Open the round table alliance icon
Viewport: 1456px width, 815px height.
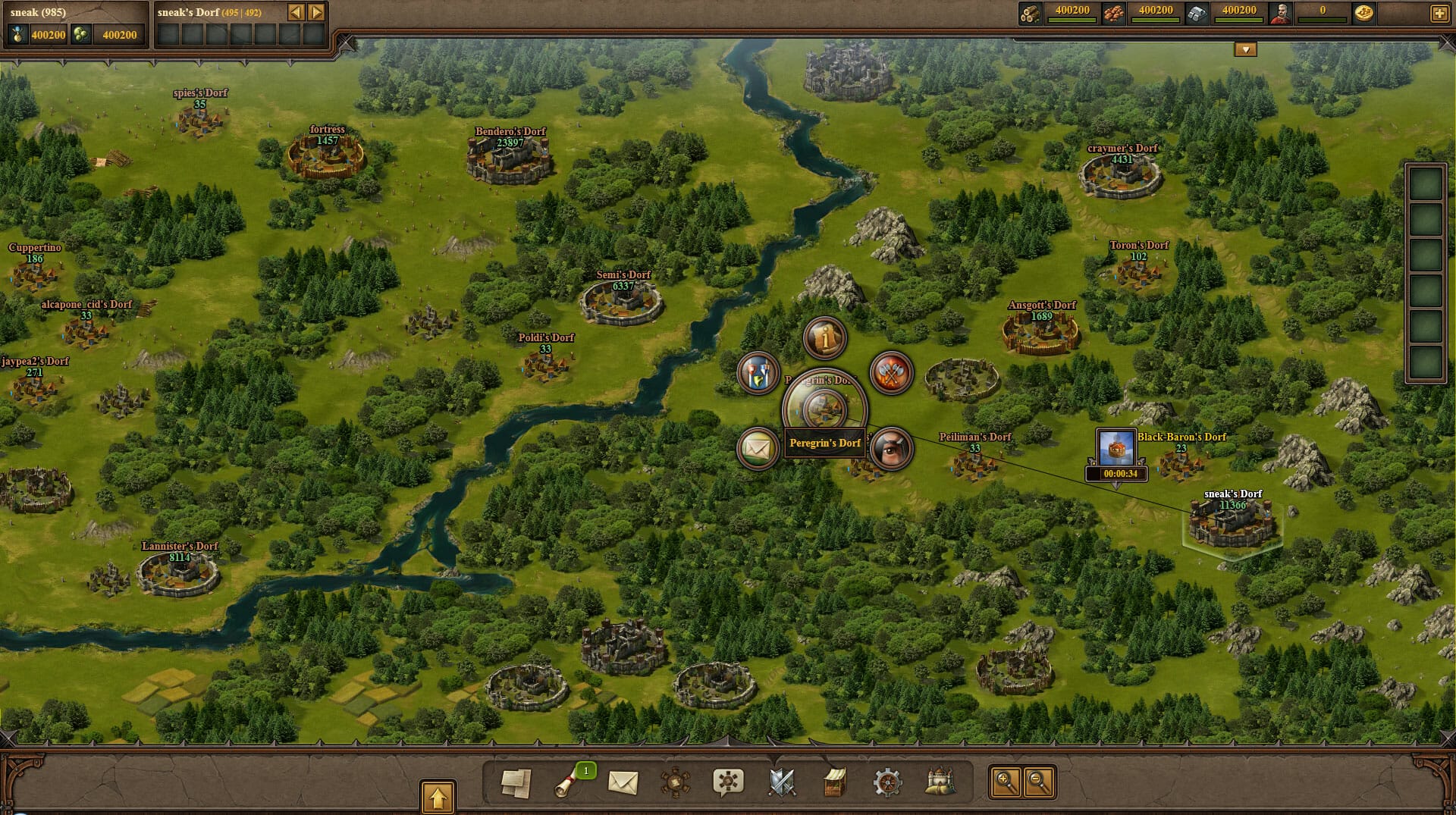point(675,782)
